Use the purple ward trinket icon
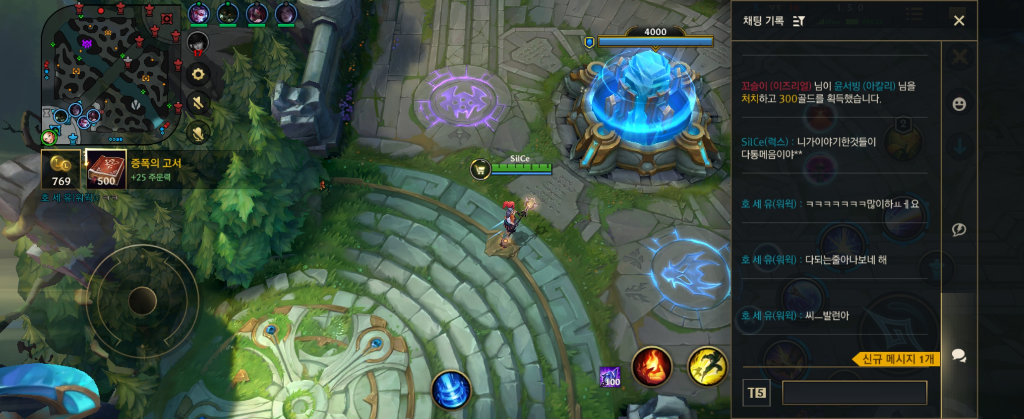1024x419 pixels. (609, 377)
